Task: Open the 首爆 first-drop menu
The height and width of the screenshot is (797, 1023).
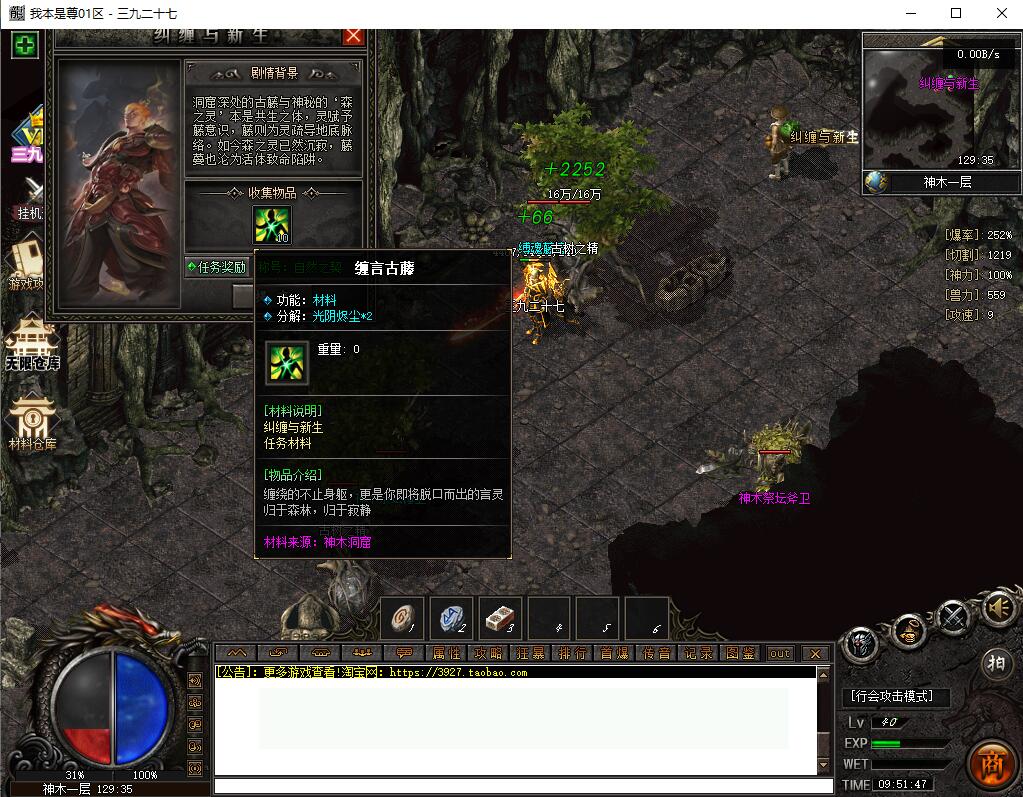Action: (614, 653)
